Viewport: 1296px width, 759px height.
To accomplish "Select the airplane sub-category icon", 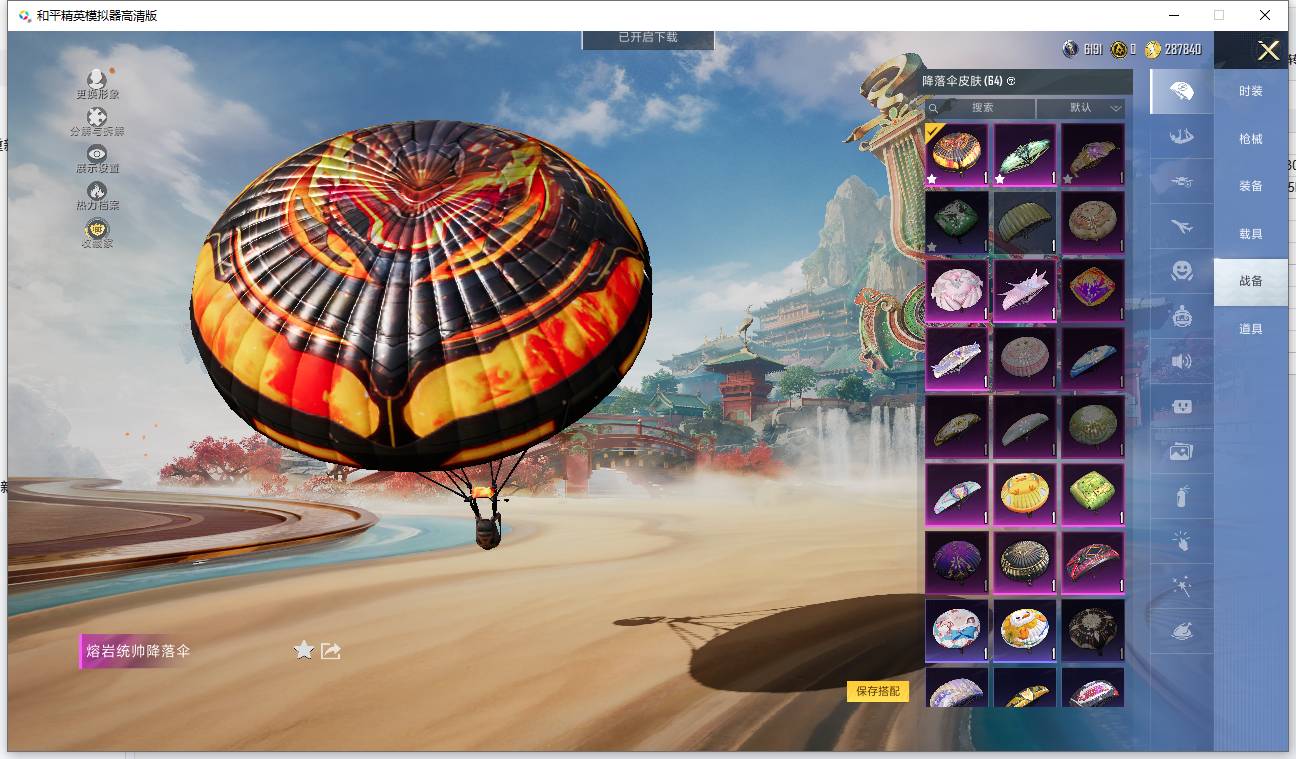I will [1181, 228].
